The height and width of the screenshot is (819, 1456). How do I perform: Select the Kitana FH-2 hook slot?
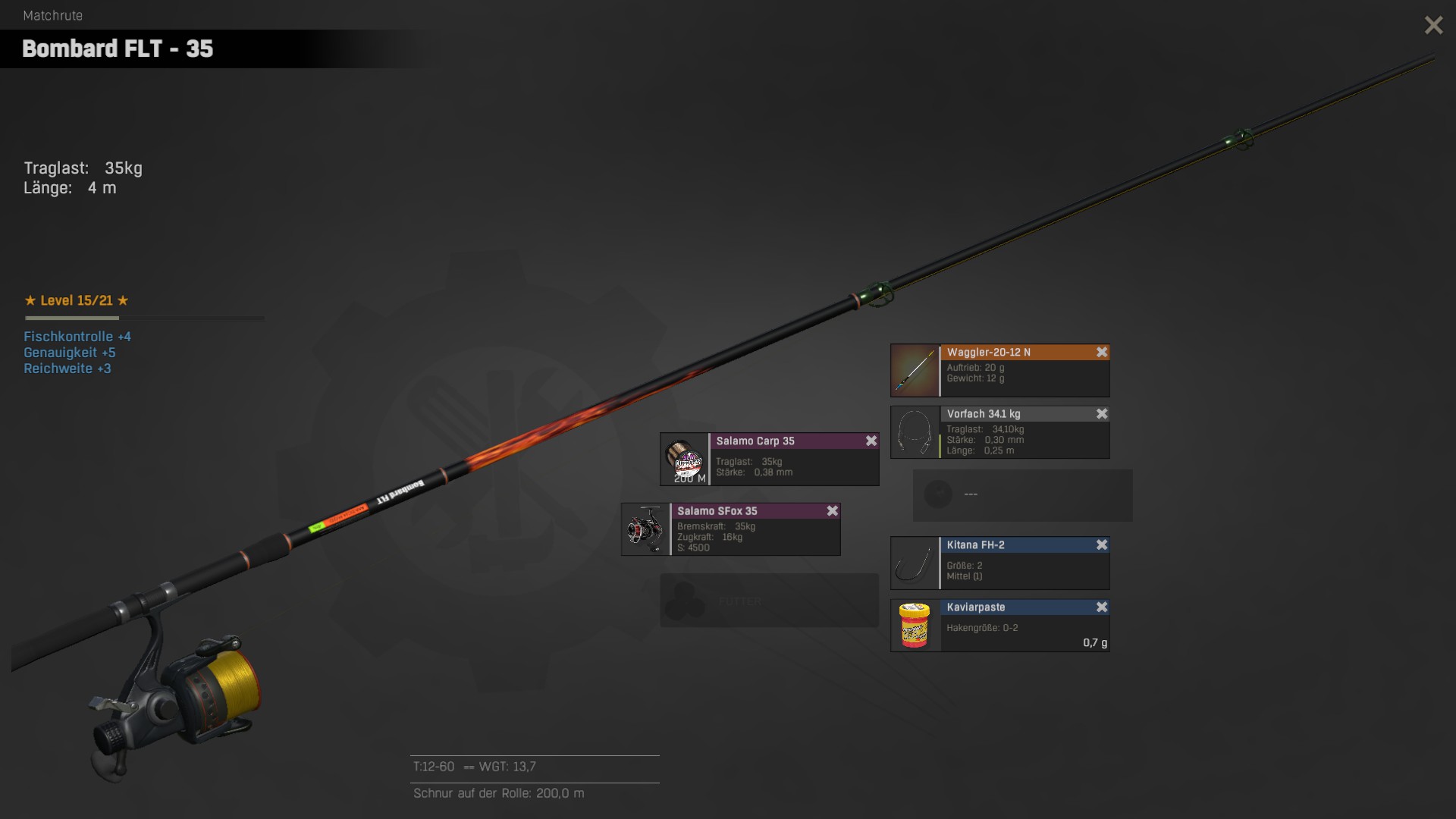pos(999,564)
